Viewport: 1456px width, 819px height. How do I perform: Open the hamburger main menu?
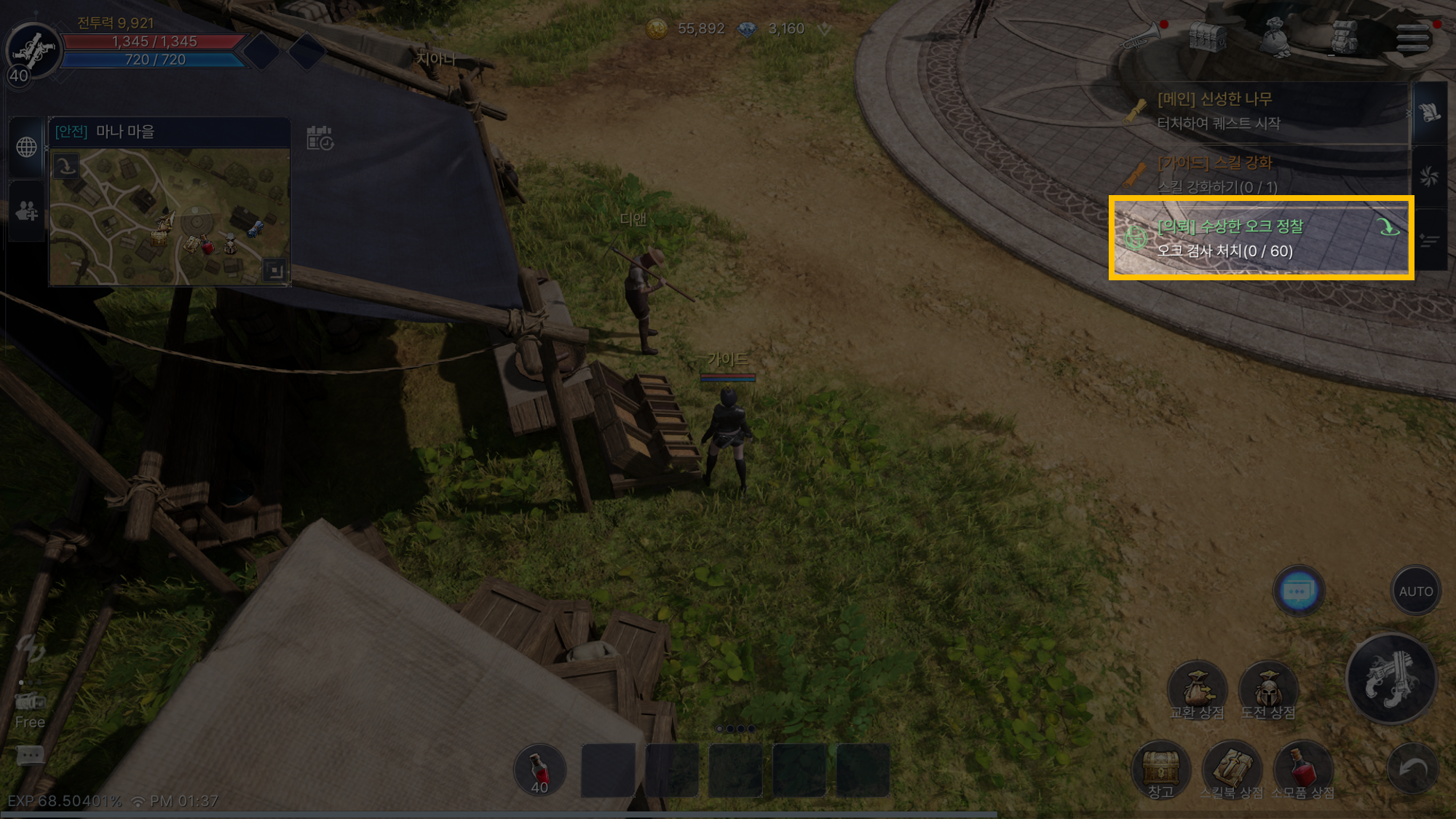pyautogui.click(x=1412, y=37)
